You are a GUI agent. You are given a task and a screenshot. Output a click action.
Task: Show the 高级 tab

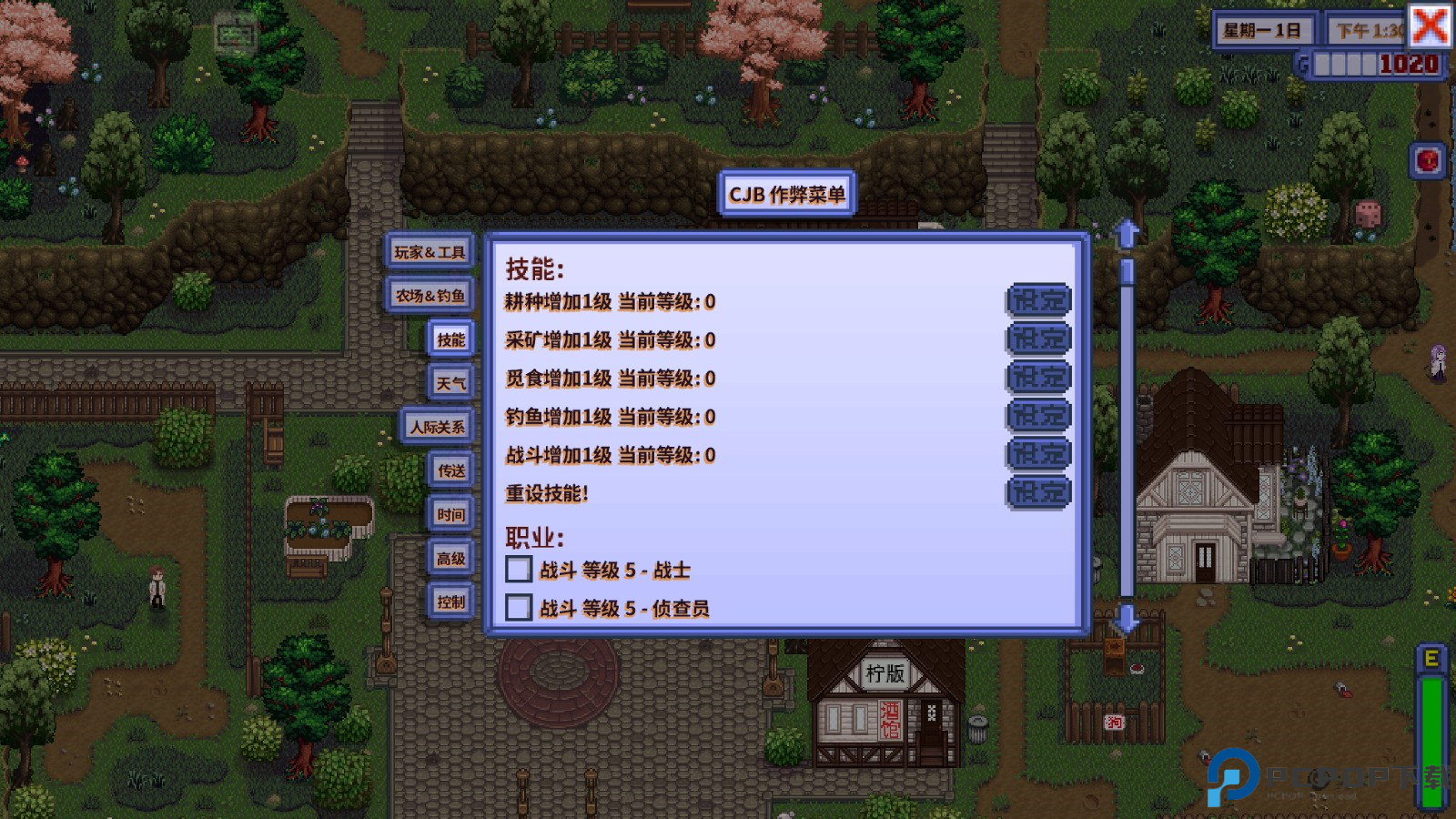click(x=450, y=558)
